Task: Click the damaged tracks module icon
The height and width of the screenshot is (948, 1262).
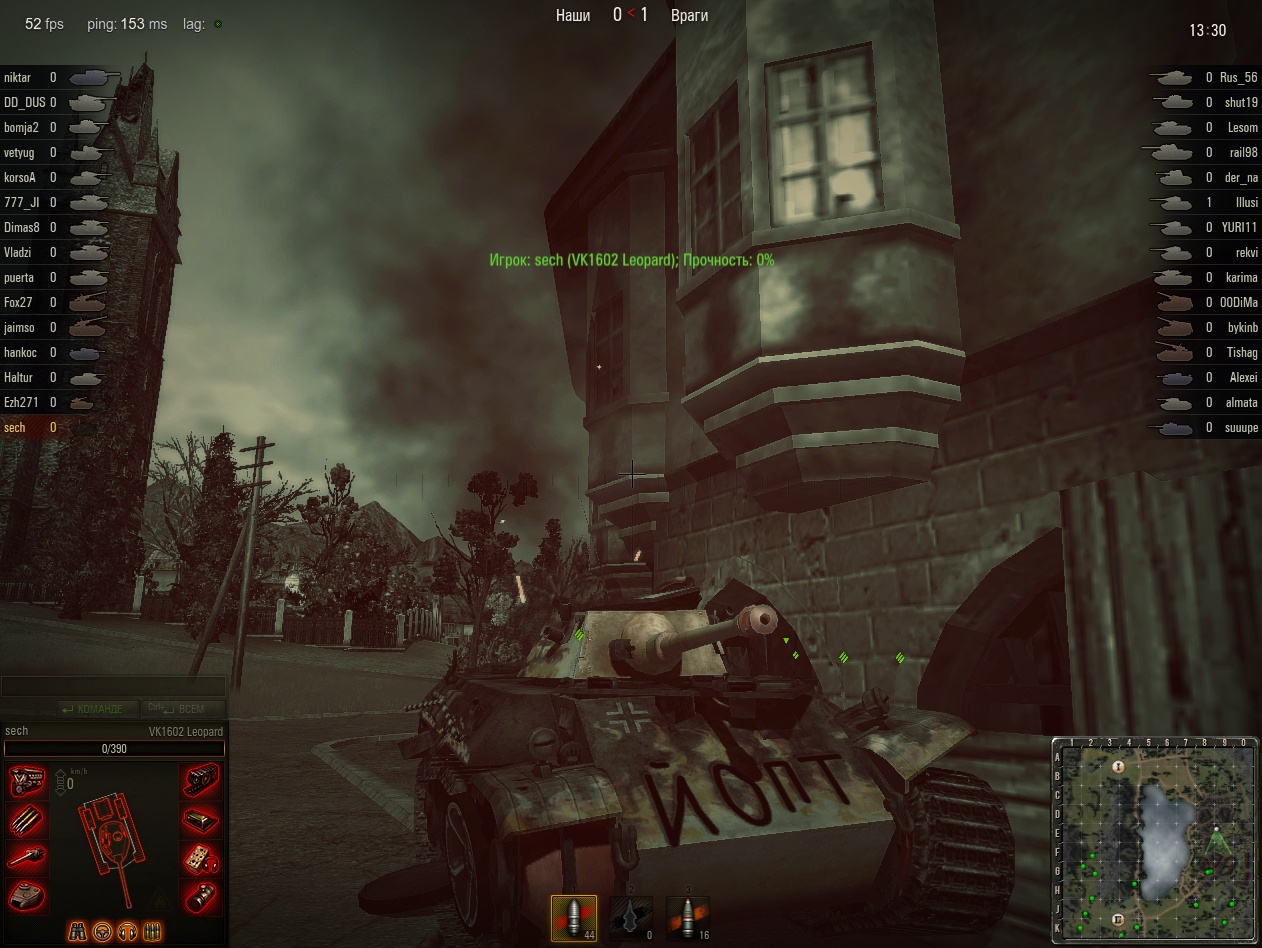Action: tap(201, 780)
